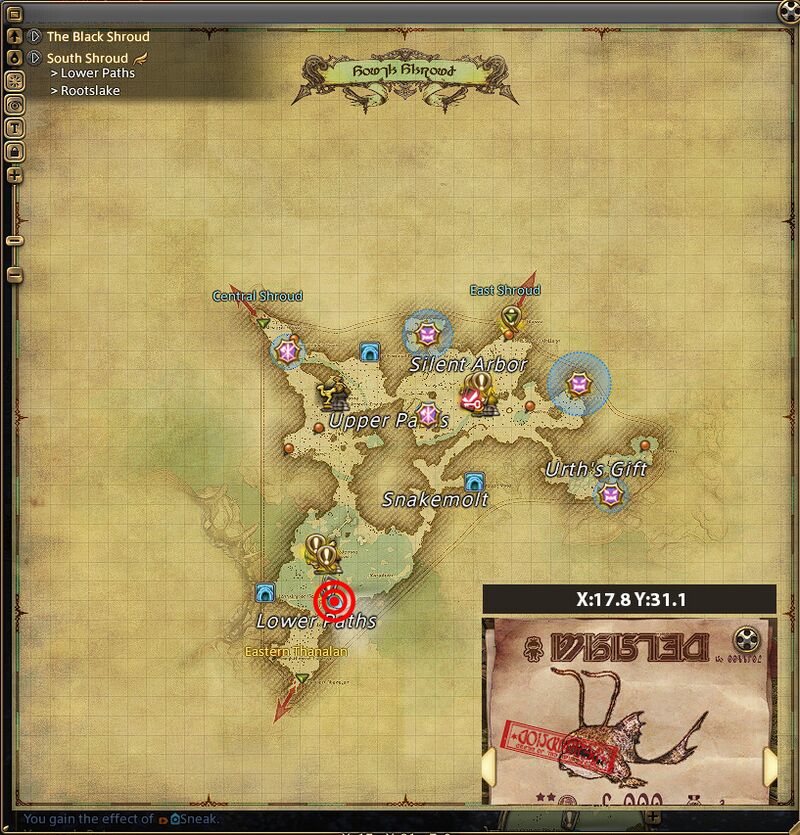Select the aetheryte icon left of Lower Paths

pyautogui.click(x=265, y=592)
